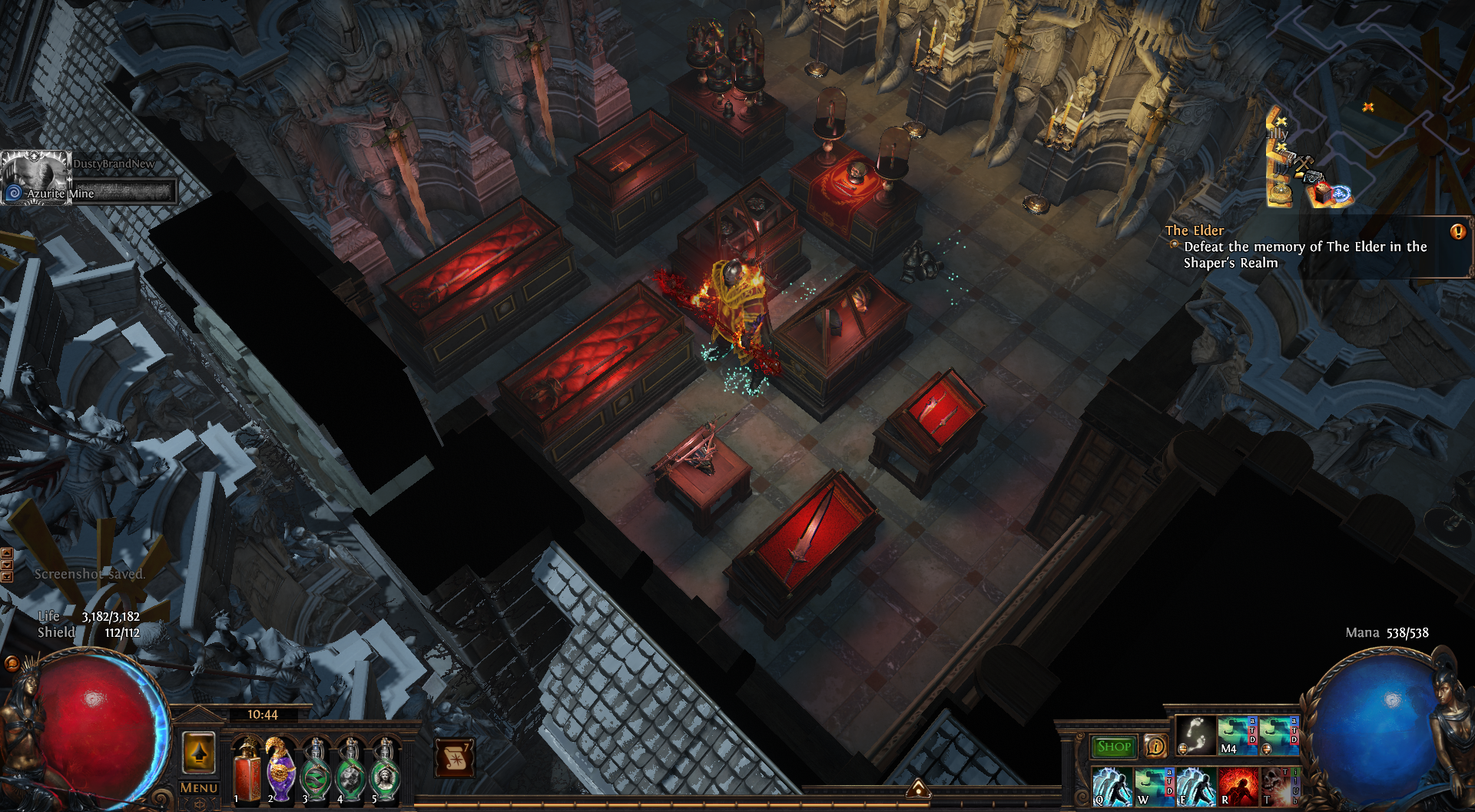1475x812 pixels.
Task: Activate the Q skill icon
Action: [x=1112, y=787]
